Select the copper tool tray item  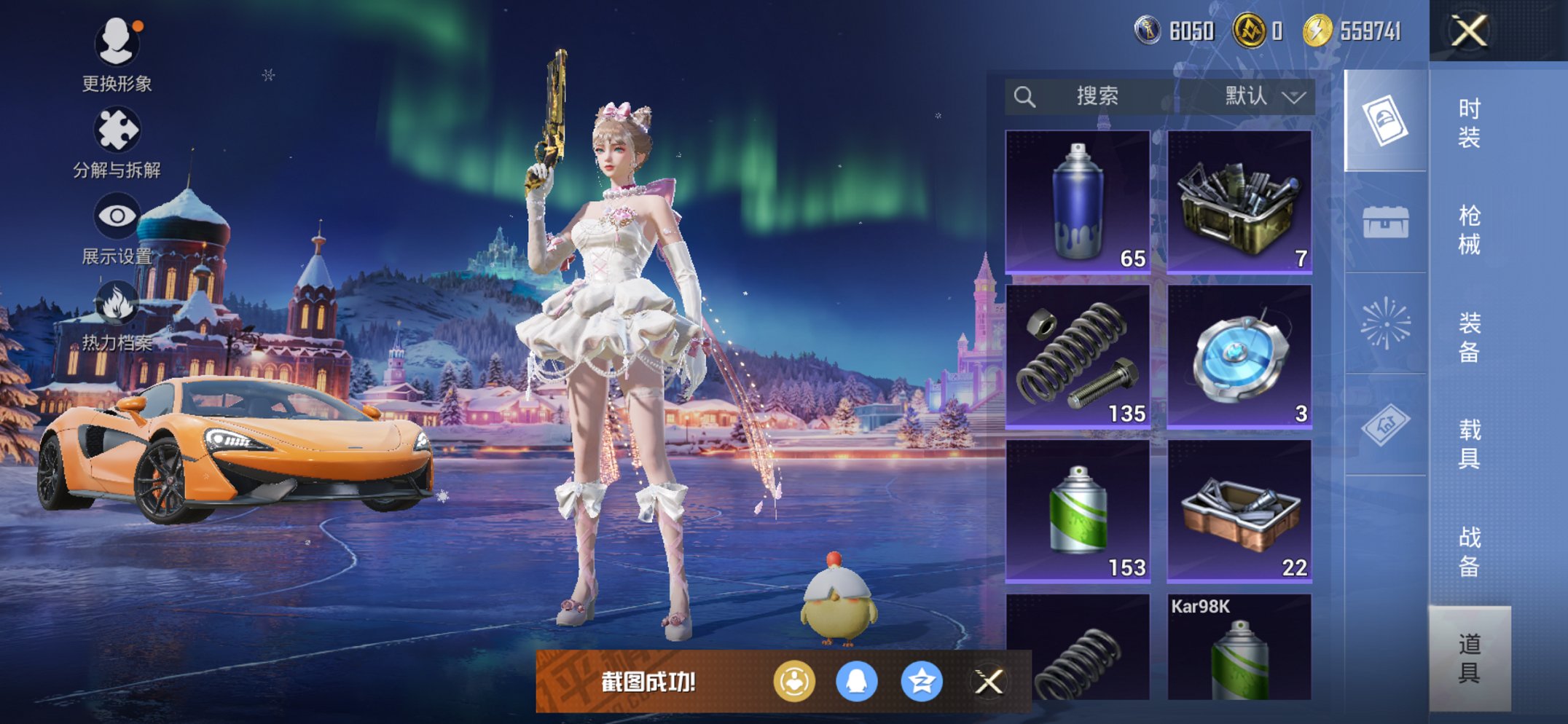coord(1239,511)
